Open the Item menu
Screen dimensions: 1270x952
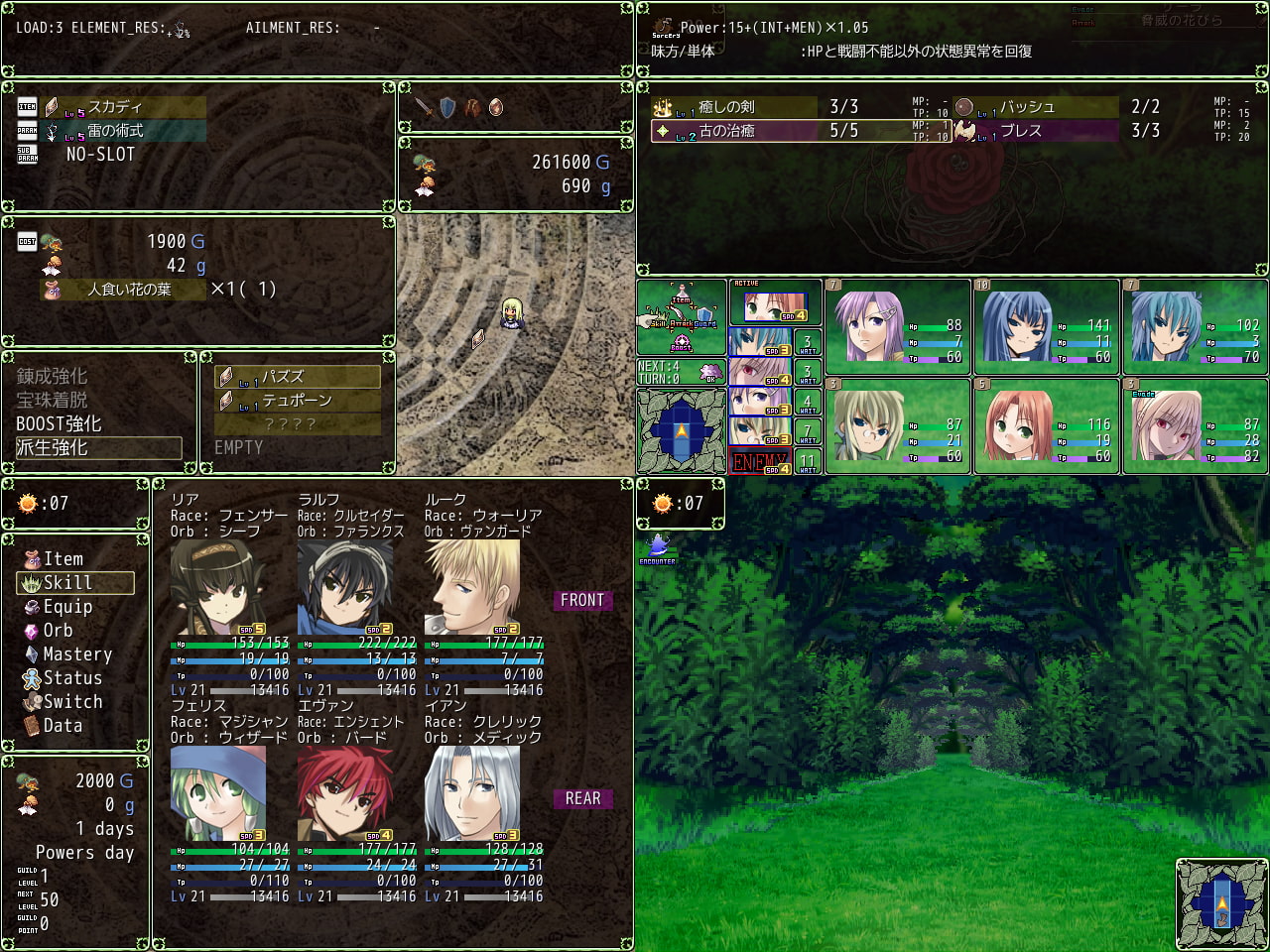63,559
